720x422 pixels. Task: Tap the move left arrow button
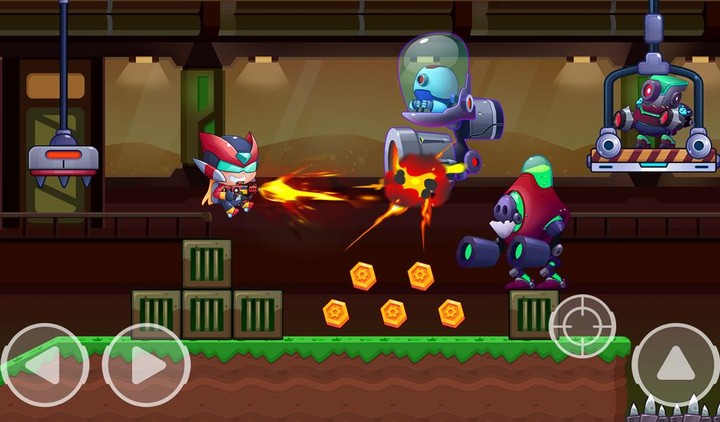click(x=45, y=366)
